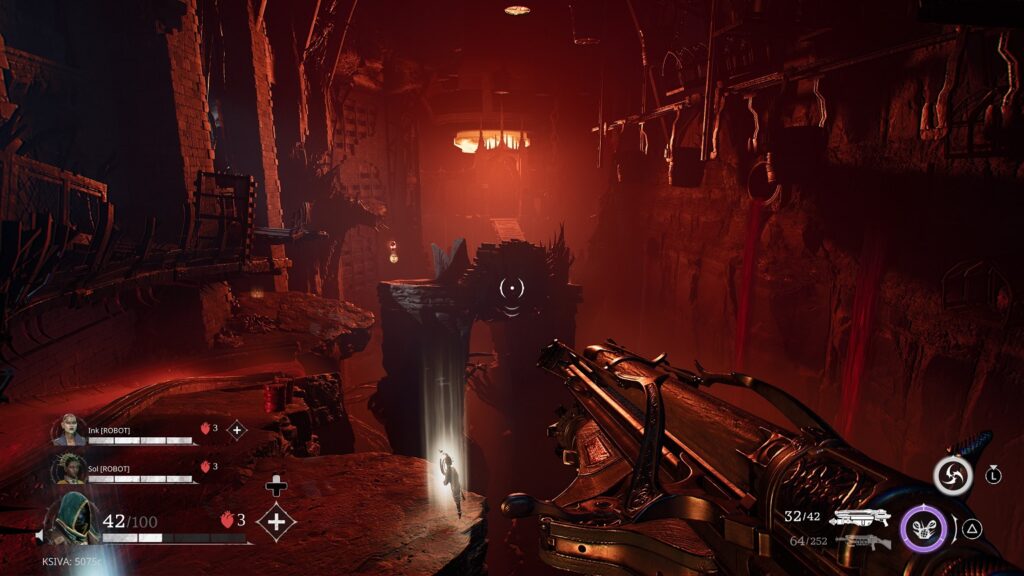This screenshot has width=1024, height=576.
Task: Activate the purple-ringed ability icon
Action: [x=923, y=528]
